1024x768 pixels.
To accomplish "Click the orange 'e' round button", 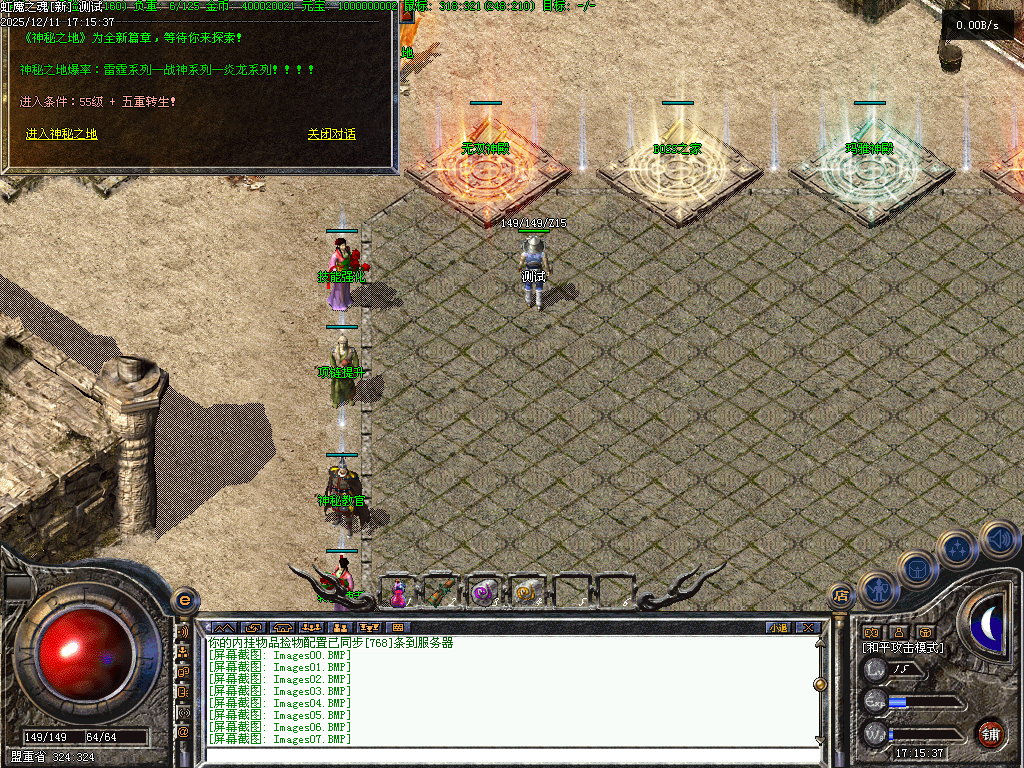I will [184, 600].
